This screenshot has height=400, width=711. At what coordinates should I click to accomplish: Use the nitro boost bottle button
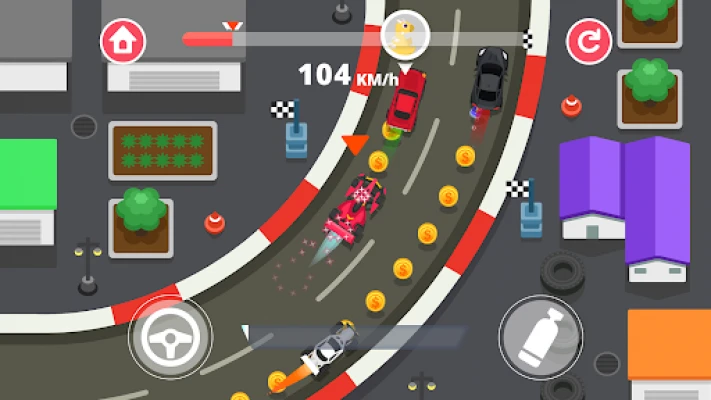pos(540,335)
